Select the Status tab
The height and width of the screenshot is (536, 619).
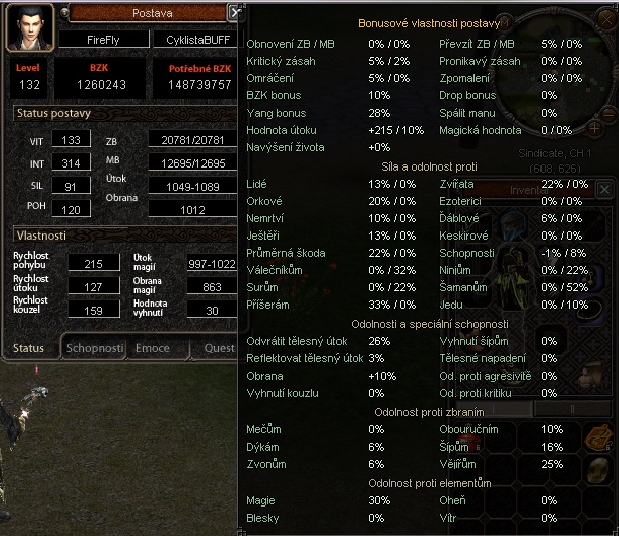[x=28, y=348]
